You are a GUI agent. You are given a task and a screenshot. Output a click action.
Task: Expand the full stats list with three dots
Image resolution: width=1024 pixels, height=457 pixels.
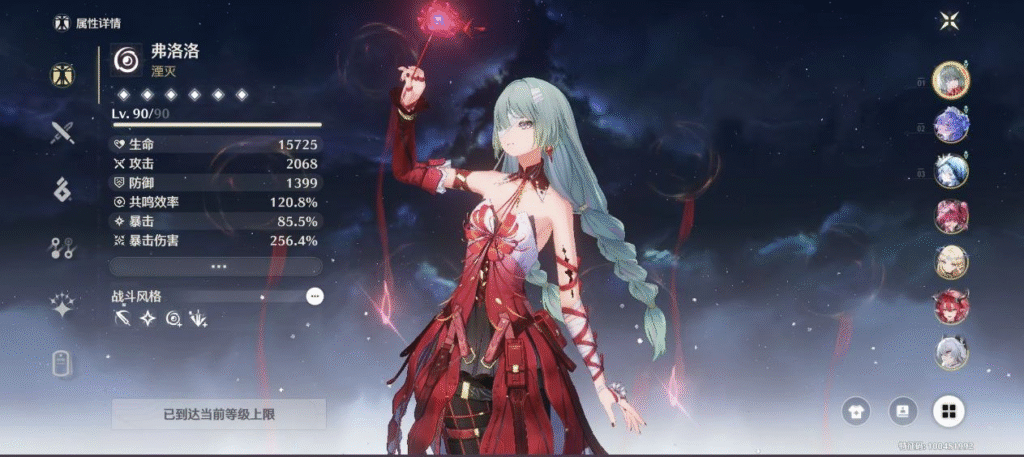point(216,266)
